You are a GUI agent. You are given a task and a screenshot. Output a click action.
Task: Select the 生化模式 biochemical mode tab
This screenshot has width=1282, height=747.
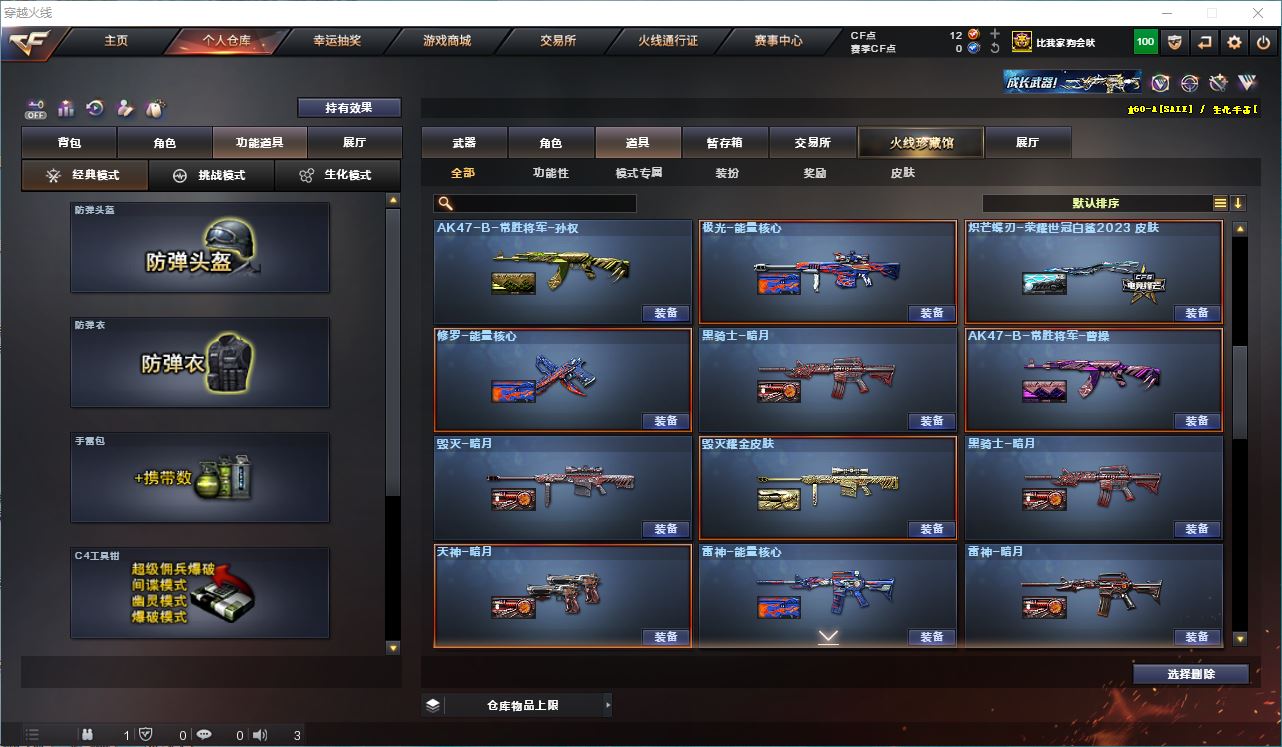[337, 175]
